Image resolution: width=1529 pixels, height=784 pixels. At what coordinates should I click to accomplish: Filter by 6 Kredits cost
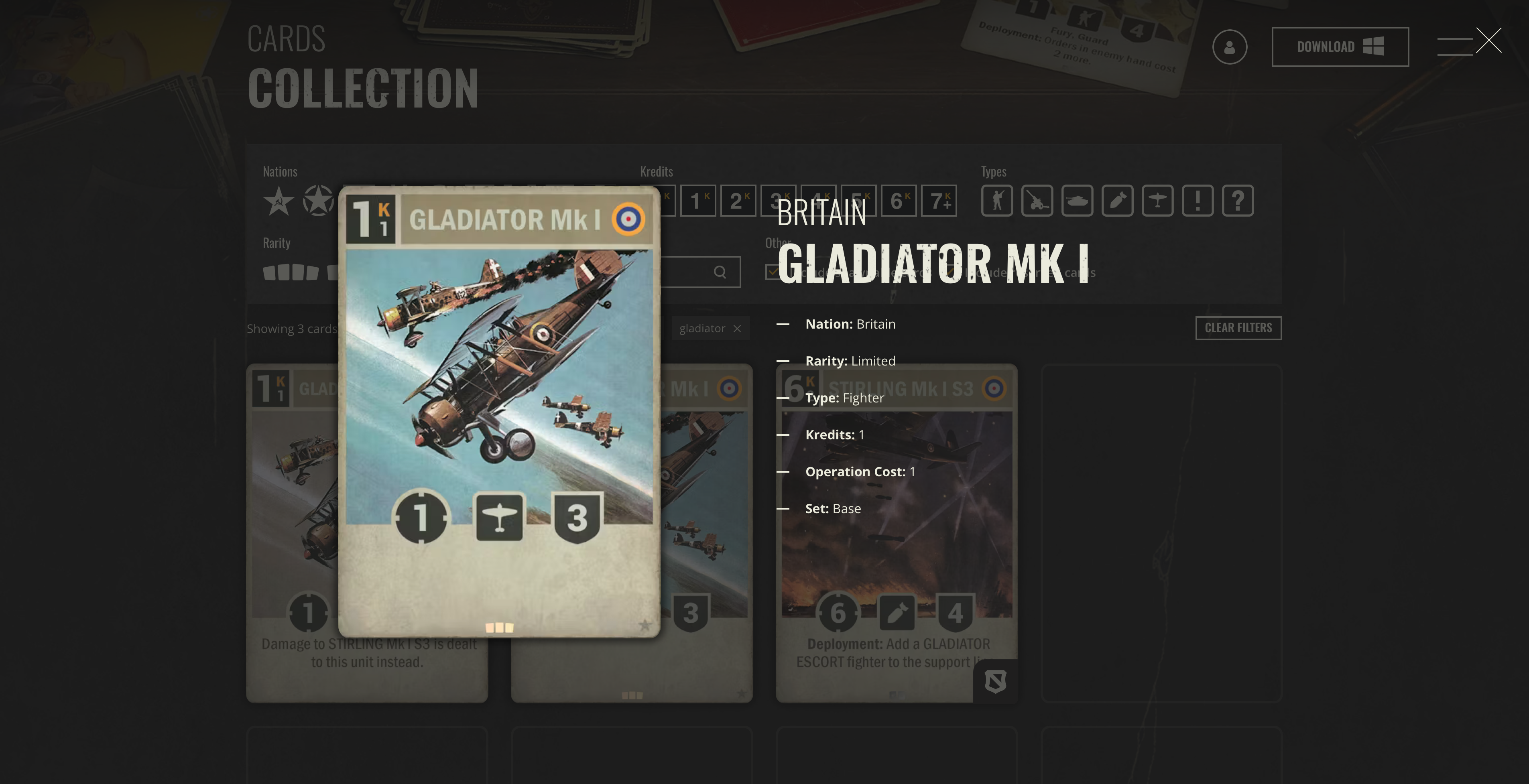[x=898, y=201]
